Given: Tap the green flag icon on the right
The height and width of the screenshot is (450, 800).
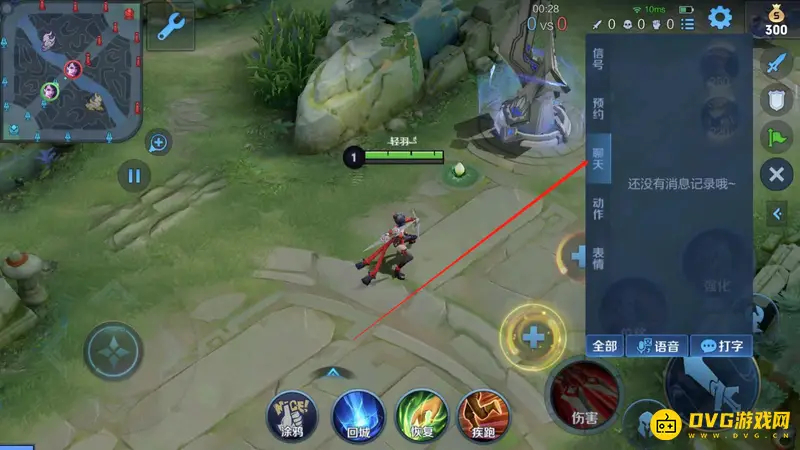Looking at the screenshot, I should (x=777, y=137).
